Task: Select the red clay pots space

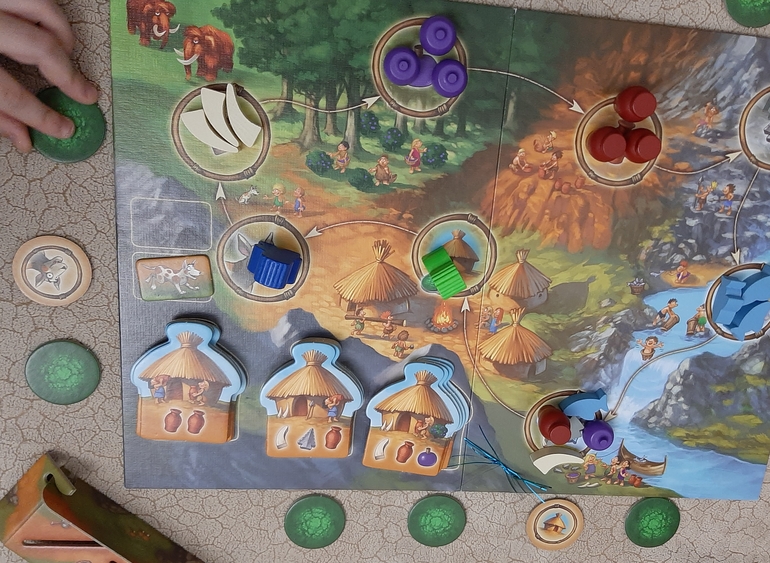Action: [x=624, y=130]
